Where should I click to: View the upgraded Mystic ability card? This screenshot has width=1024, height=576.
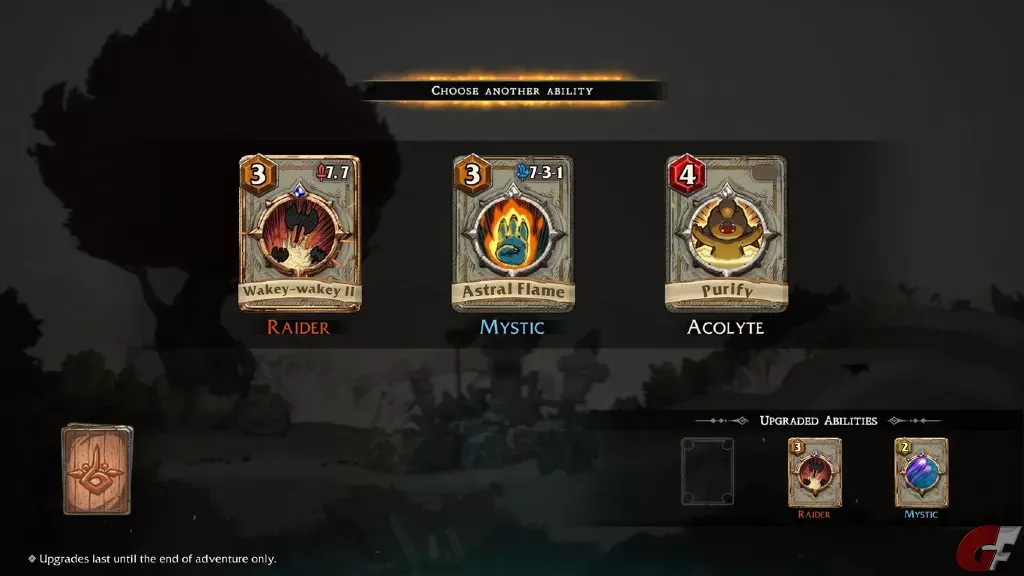tap(921, 472)
